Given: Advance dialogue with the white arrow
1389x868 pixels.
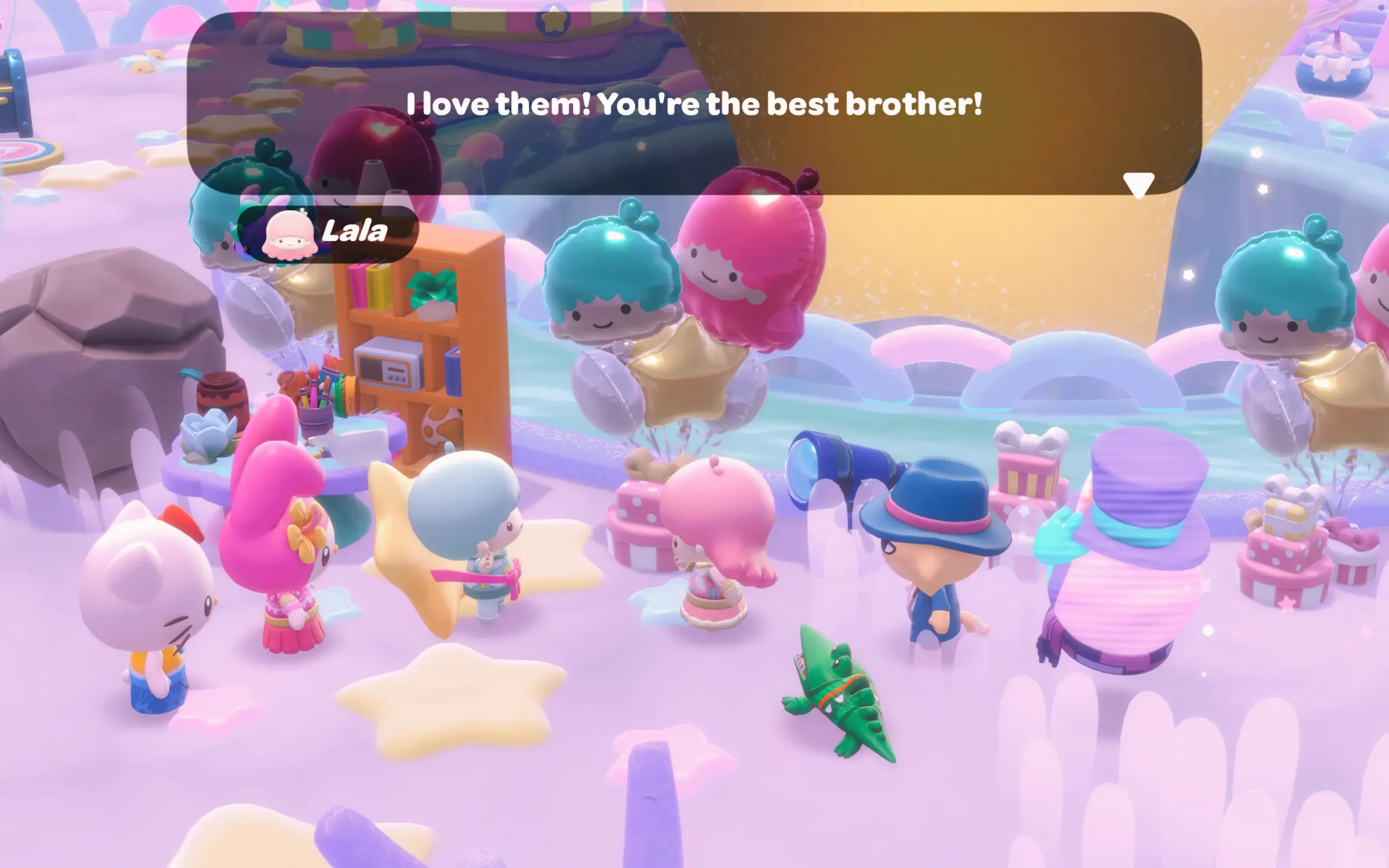Looking at the screenshot, I should [x=1138, y=185].
